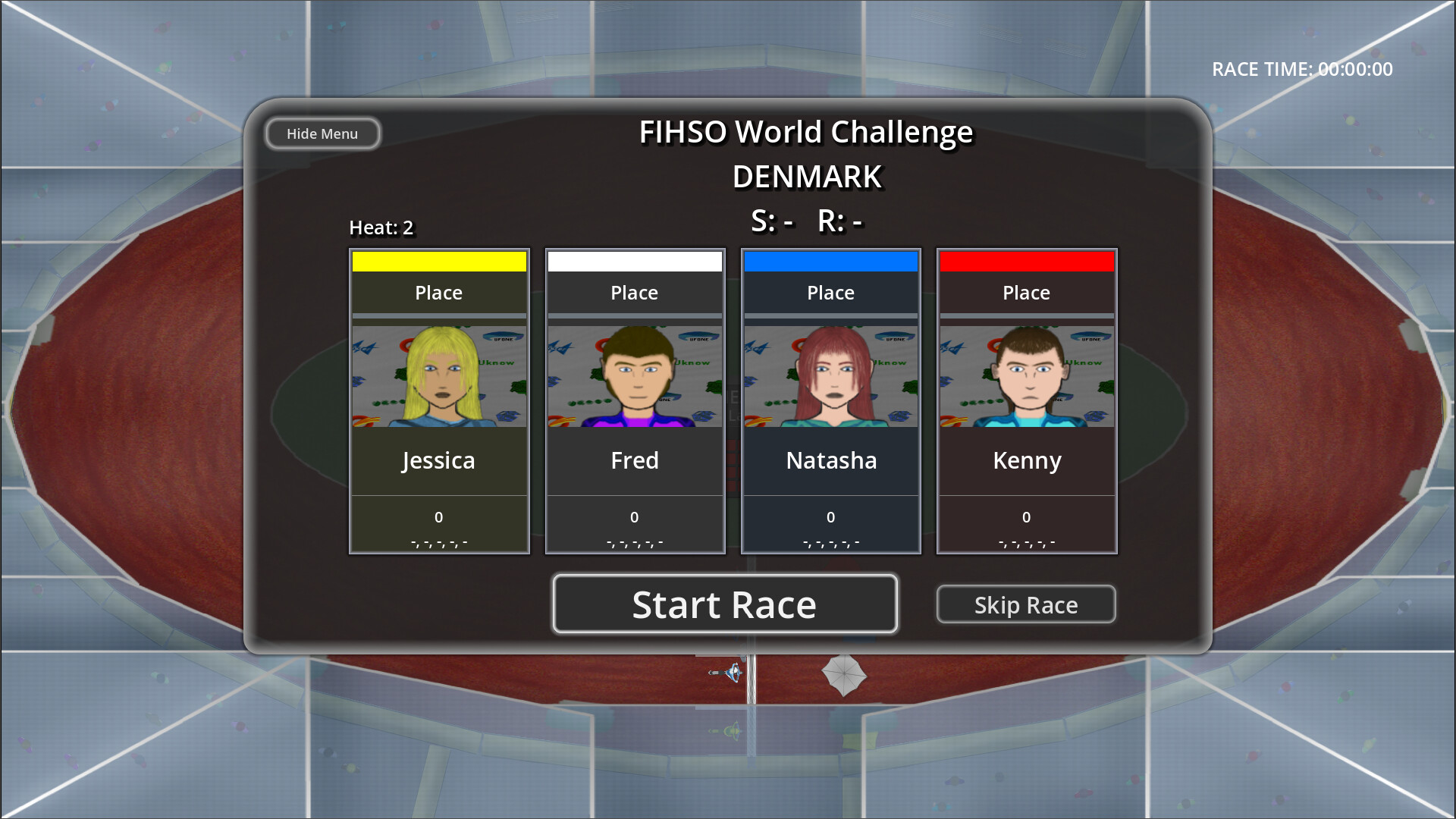Click the FIHSO World Challenge title
The image size is (1456, 819).
[806, 131]
